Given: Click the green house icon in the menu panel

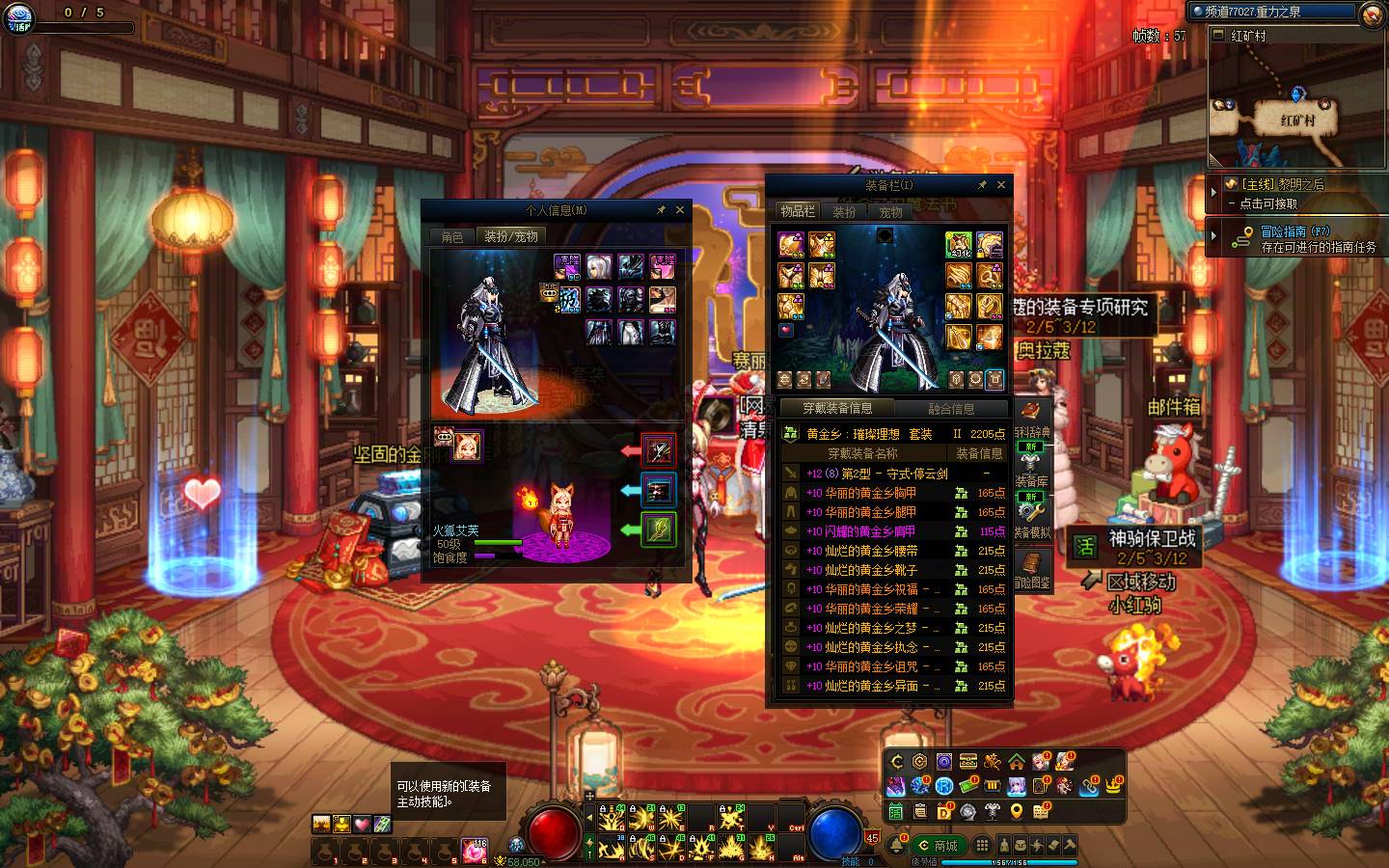Looking at the screenshot, I should (x=1016, y=762).
